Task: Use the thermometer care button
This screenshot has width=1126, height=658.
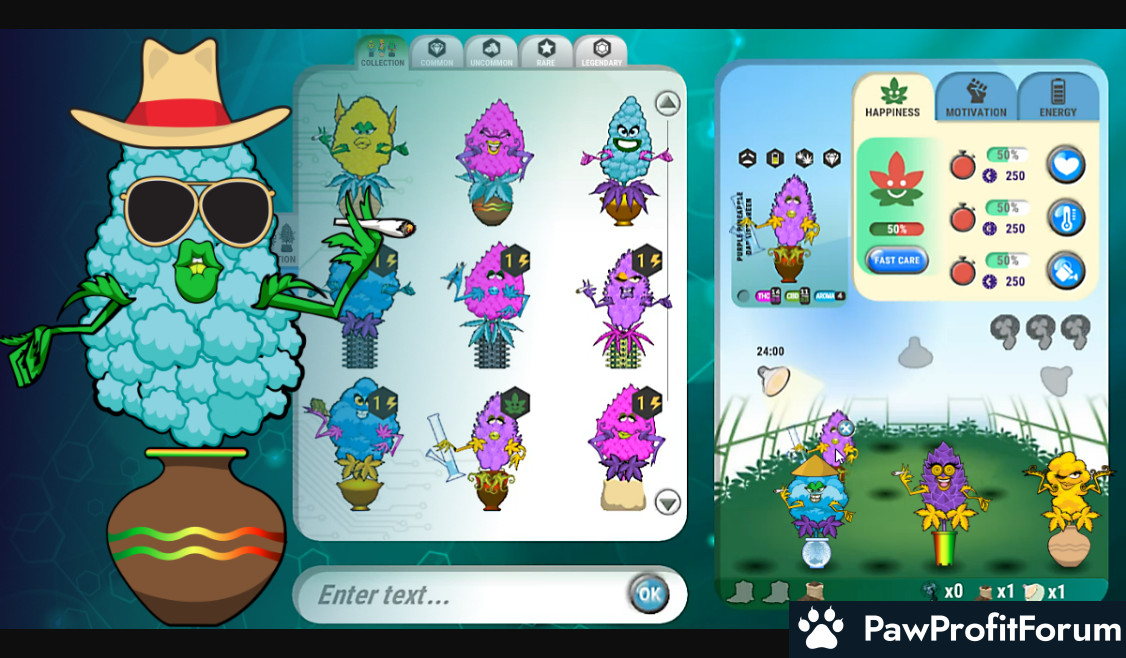Action: [1066, 217]
